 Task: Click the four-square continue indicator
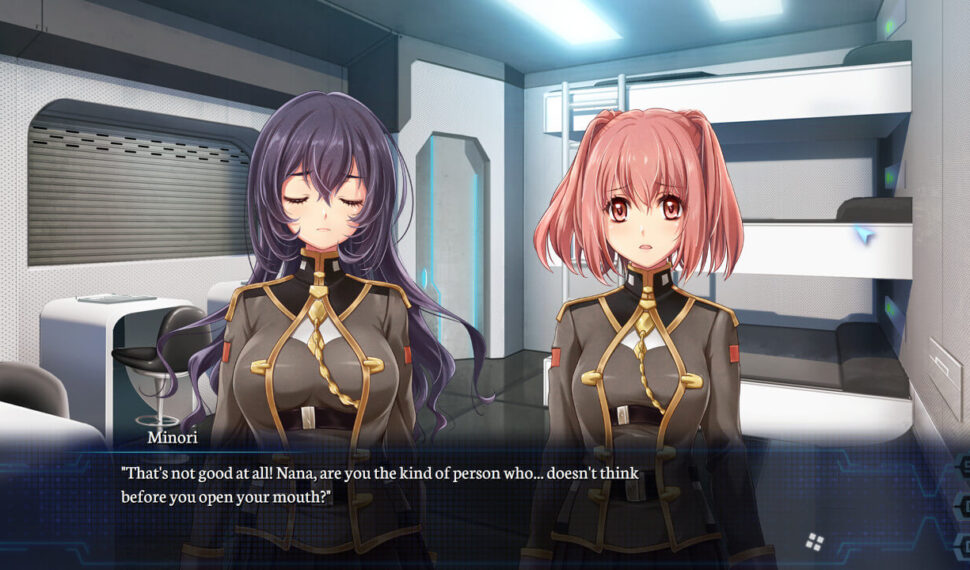click(x=815, y=542)
